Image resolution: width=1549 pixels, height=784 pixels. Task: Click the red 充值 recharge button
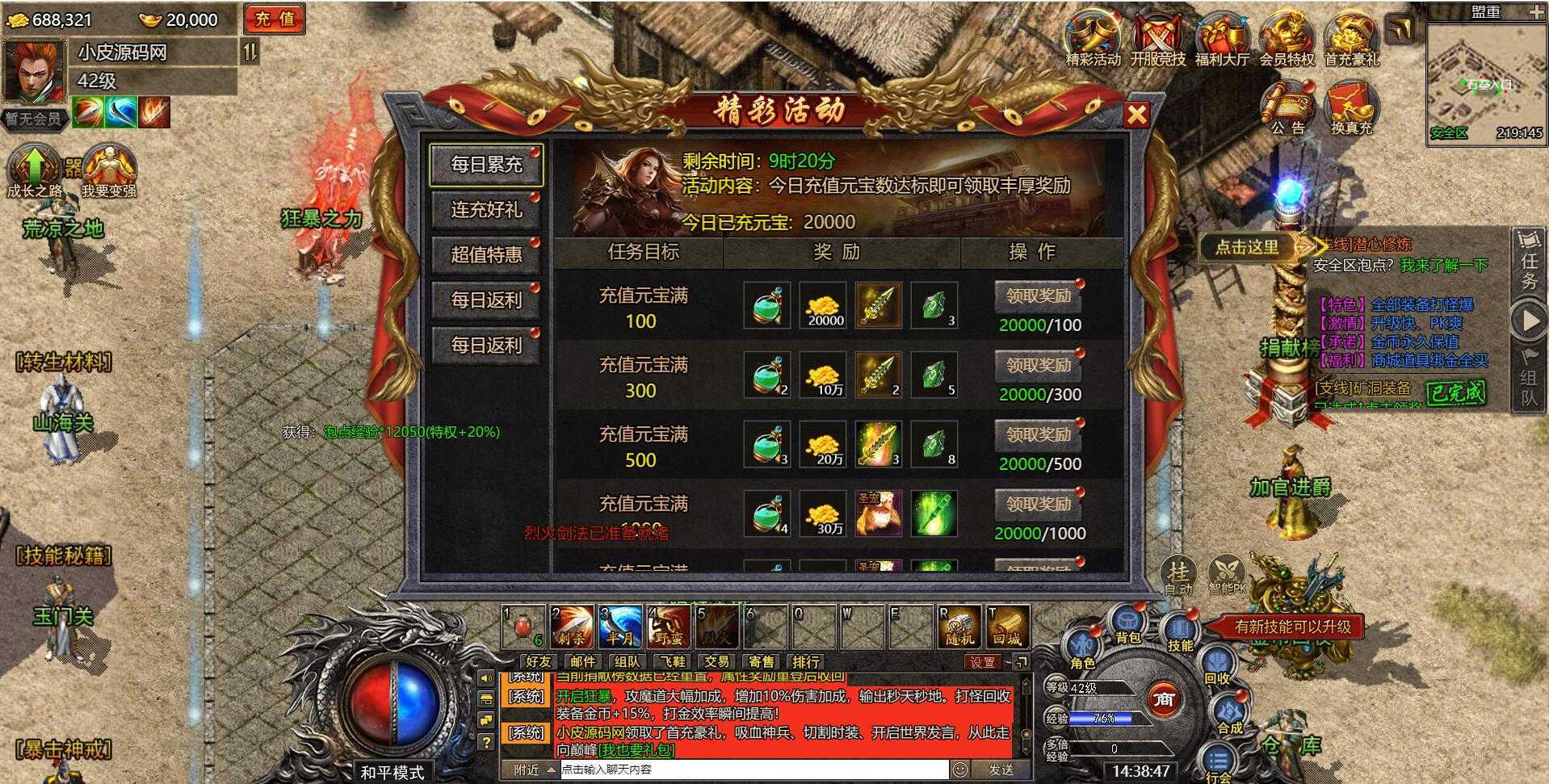tap(274, 19)
